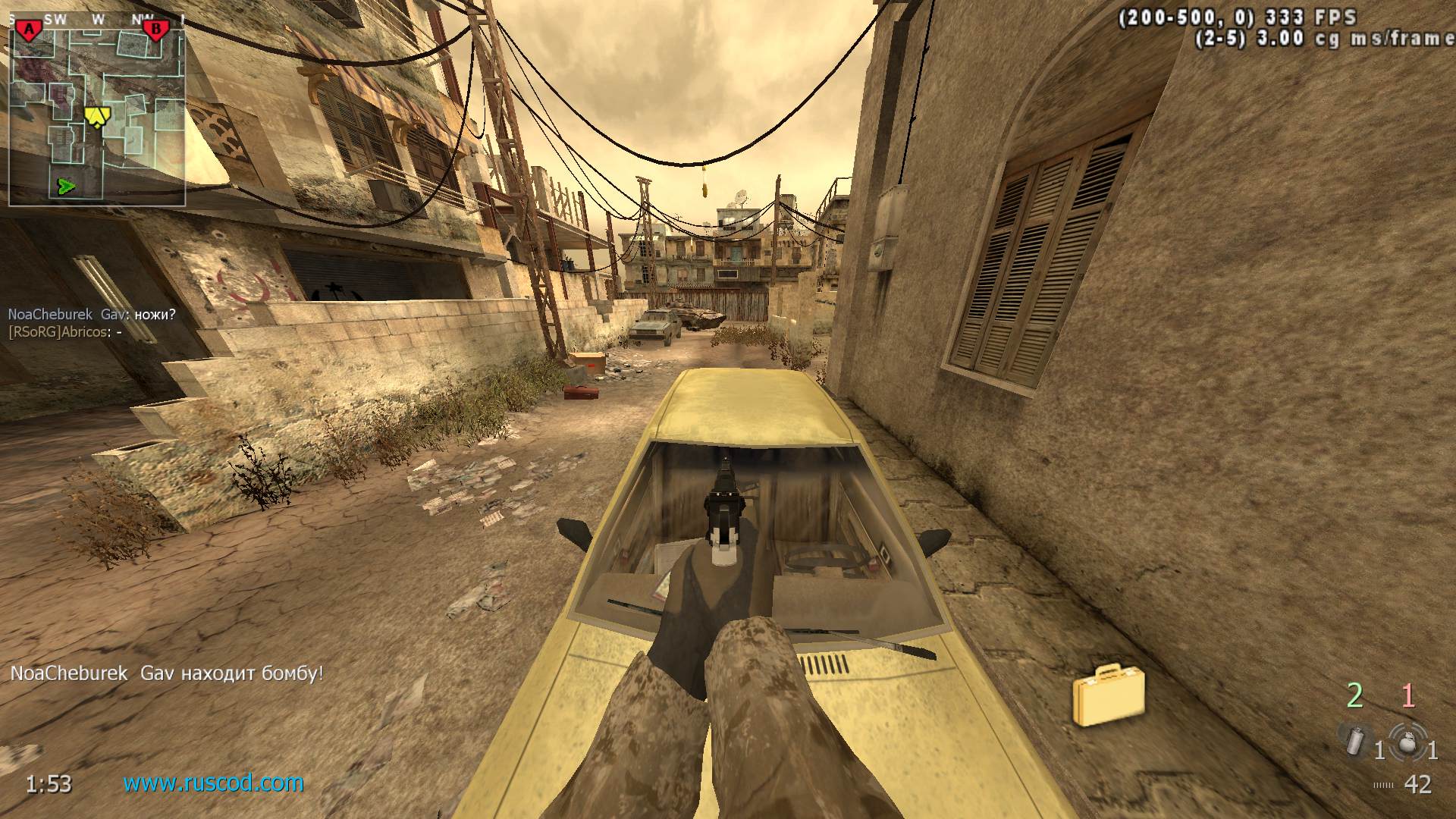1456x819 pixels.
Task: Click the yellow objective marker on minimap
Action: (97, 116)
